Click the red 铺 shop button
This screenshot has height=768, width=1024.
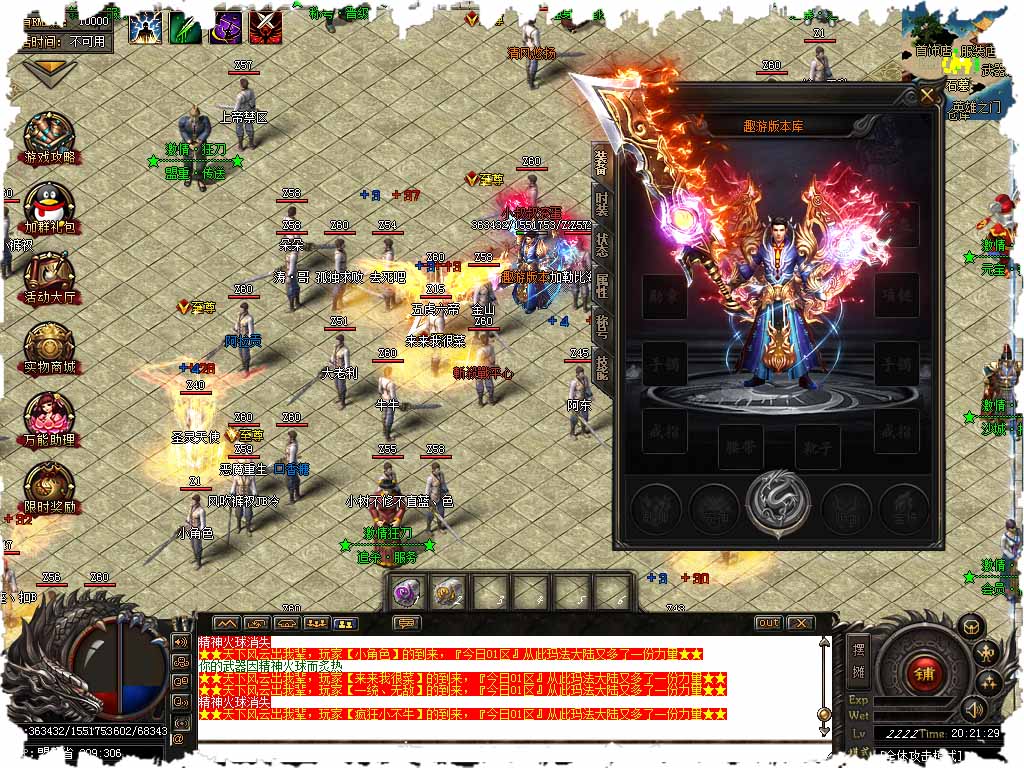[923, 673]
